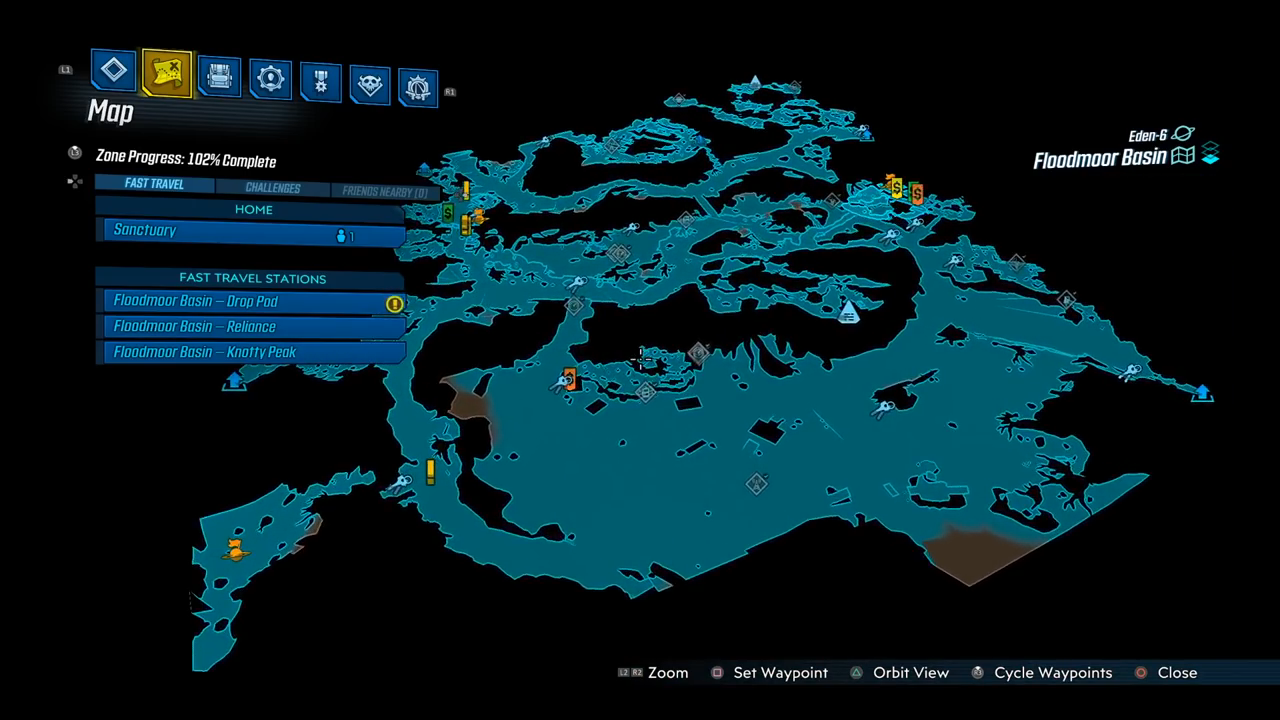Image resolution: width=1280 pixels, height=720 pixels.
Task: Select the Fast Travel sub-tab
Action: click(x=154, y=185)
